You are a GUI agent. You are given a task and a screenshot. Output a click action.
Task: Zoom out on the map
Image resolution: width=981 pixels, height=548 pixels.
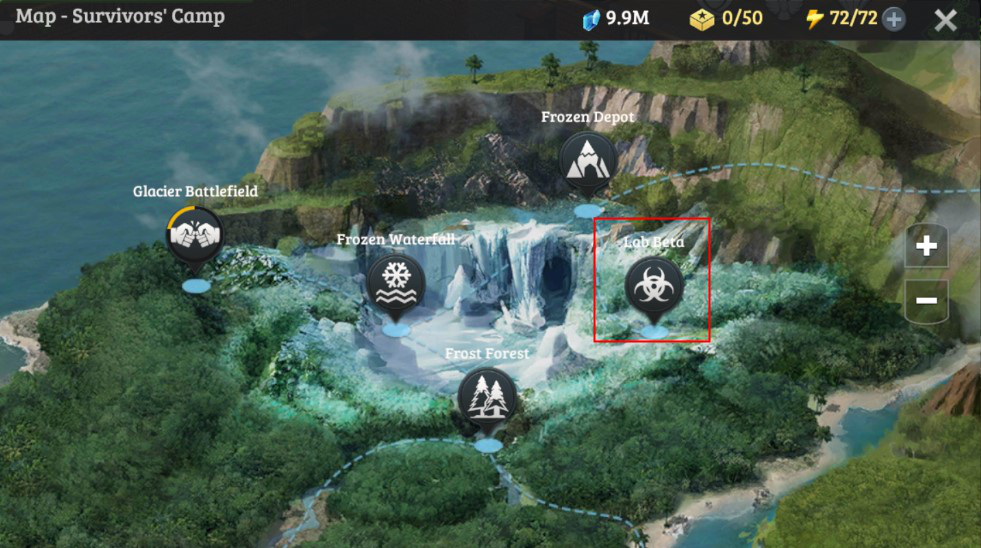click(926, 300)
